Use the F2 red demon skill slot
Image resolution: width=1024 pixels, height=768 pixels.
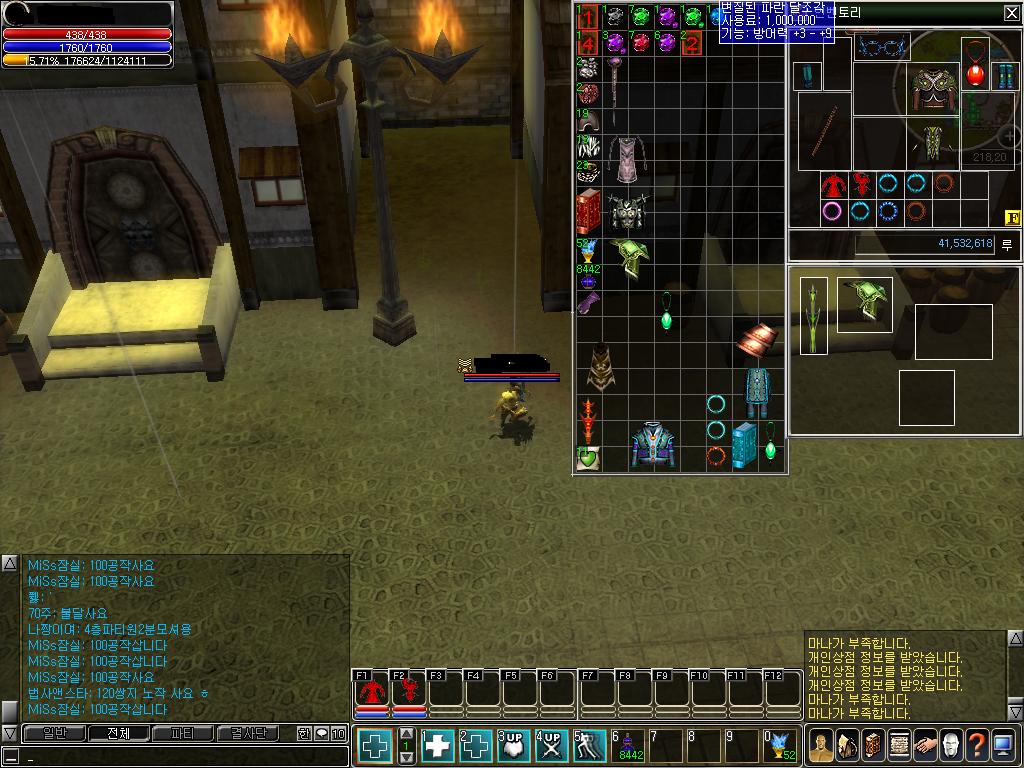tap(408, 691)
